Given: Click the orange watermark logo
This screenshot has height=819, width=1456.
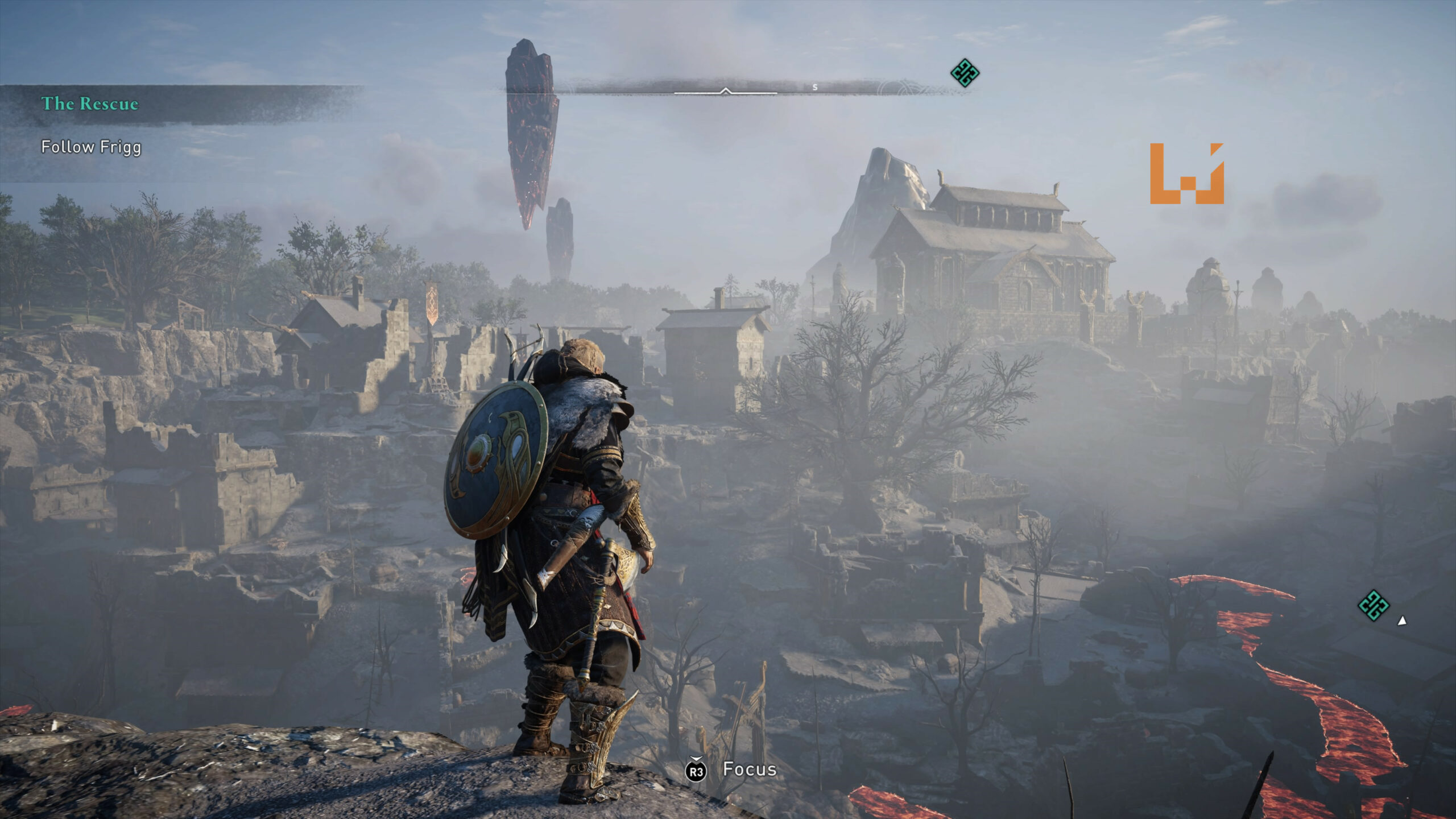Looking at the screenshot, I should [1186, 173].
